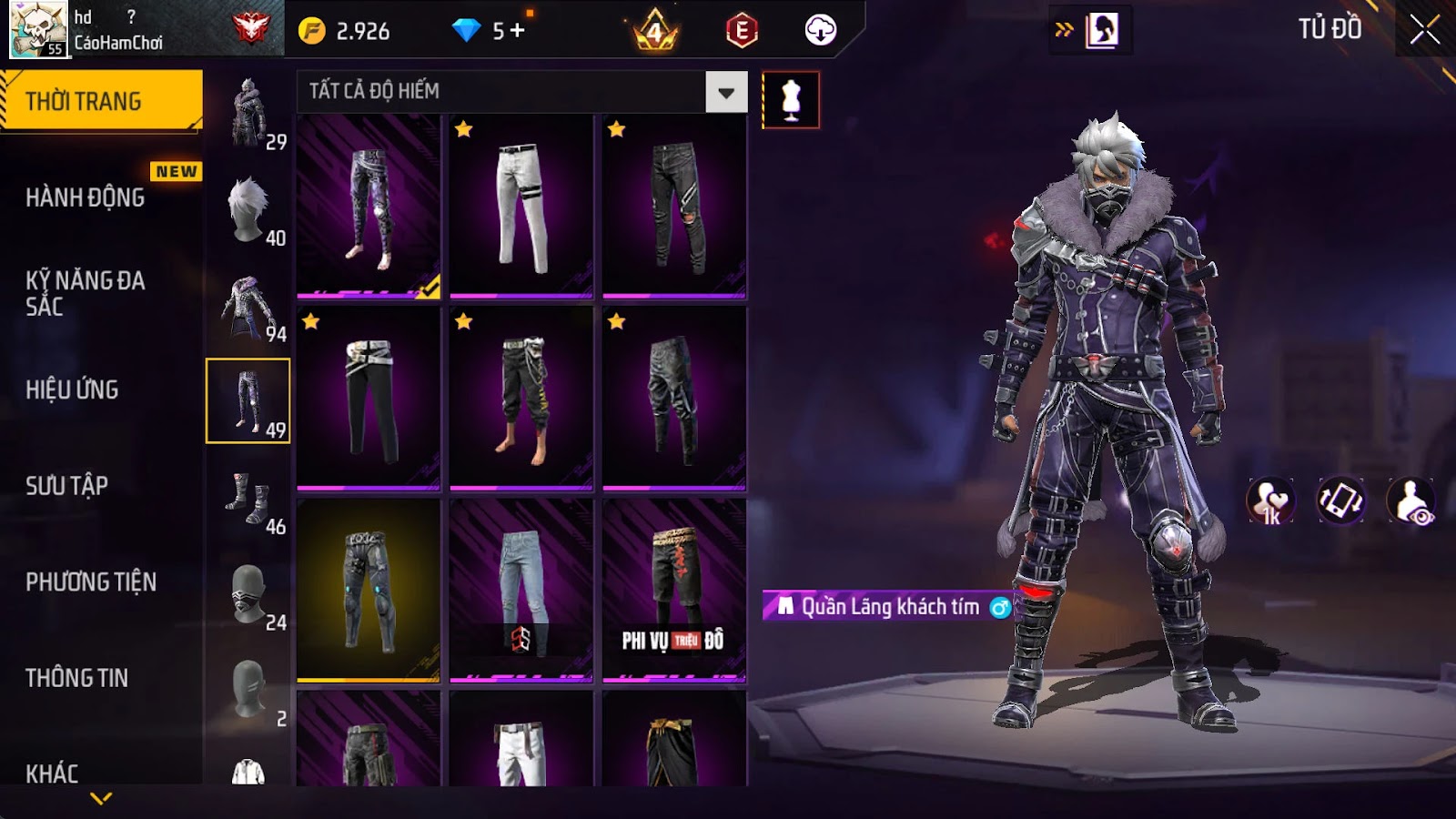Select the Phi Vụ Triệu Đô pants

click(x=674, y=590)
